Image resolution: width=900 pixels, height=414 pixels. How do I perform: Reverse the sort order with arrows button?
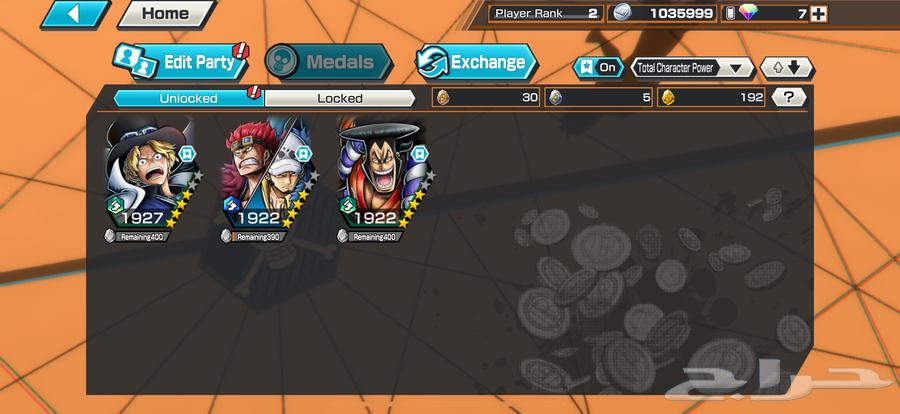tap(787, 68)
